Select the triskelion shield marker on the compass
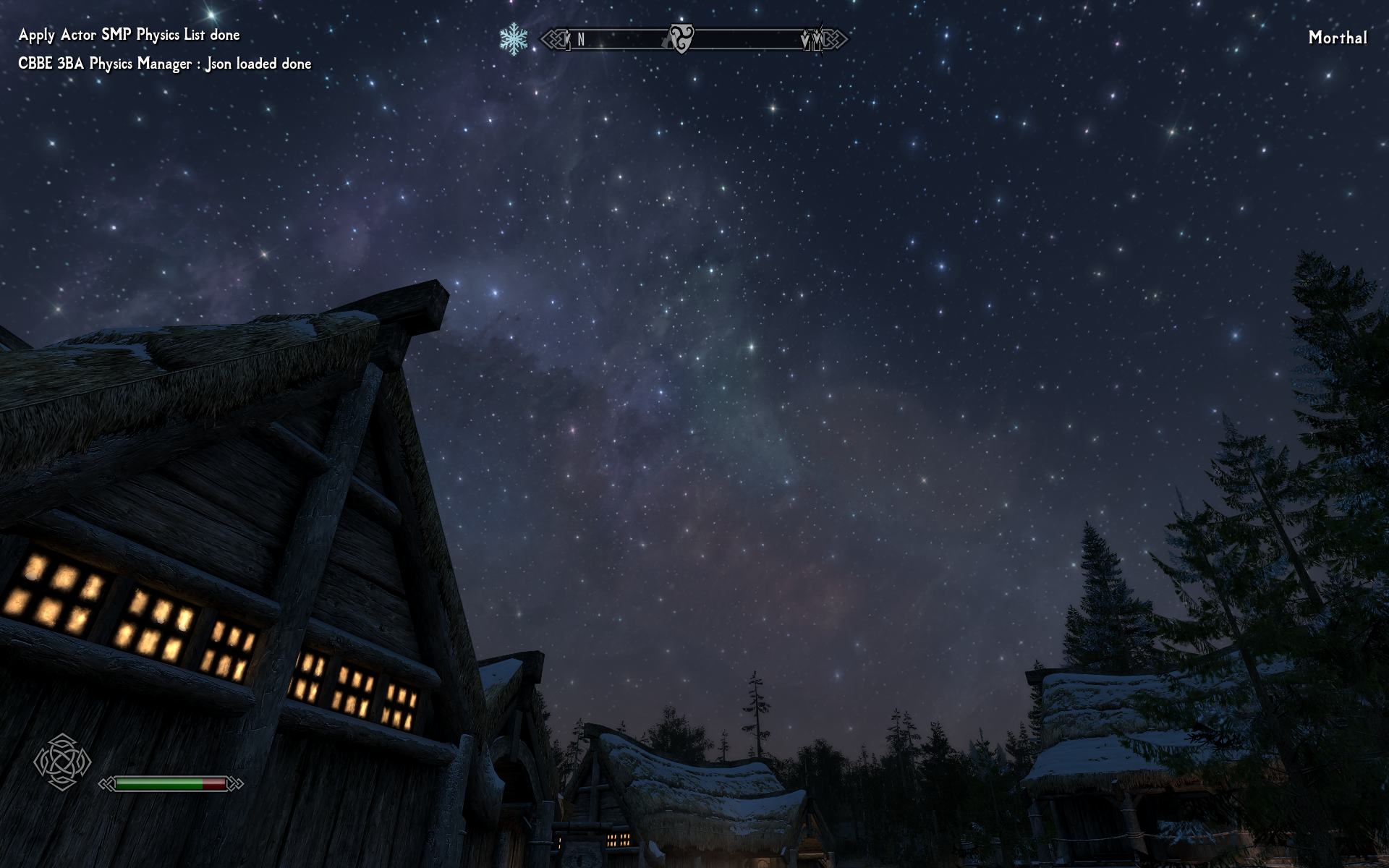This screenshot has height=868, width=1389. (680, 38)
